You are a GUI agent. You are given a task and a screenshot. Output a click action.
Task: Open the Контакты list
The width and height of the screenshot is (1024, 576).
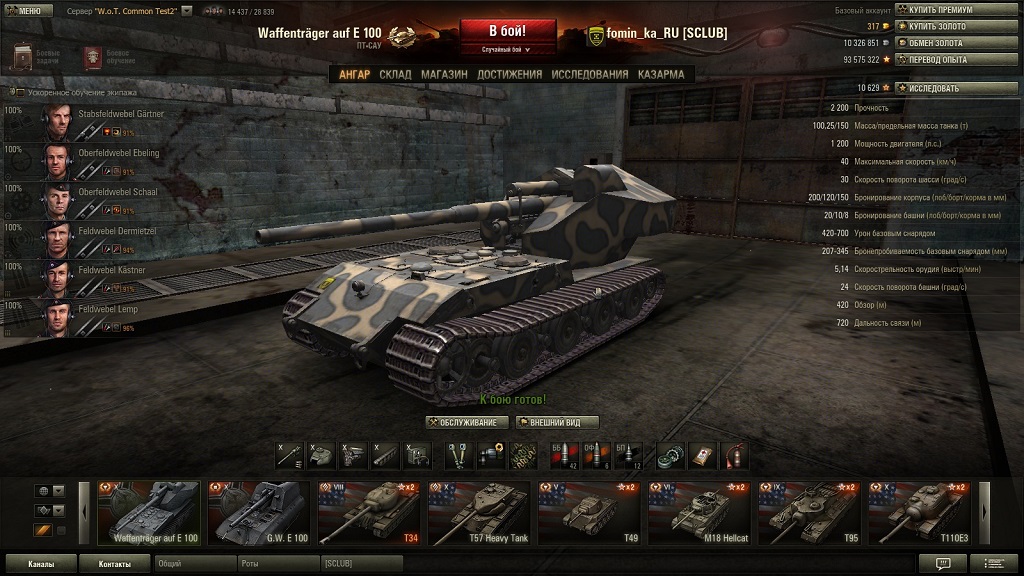[114, 564]
